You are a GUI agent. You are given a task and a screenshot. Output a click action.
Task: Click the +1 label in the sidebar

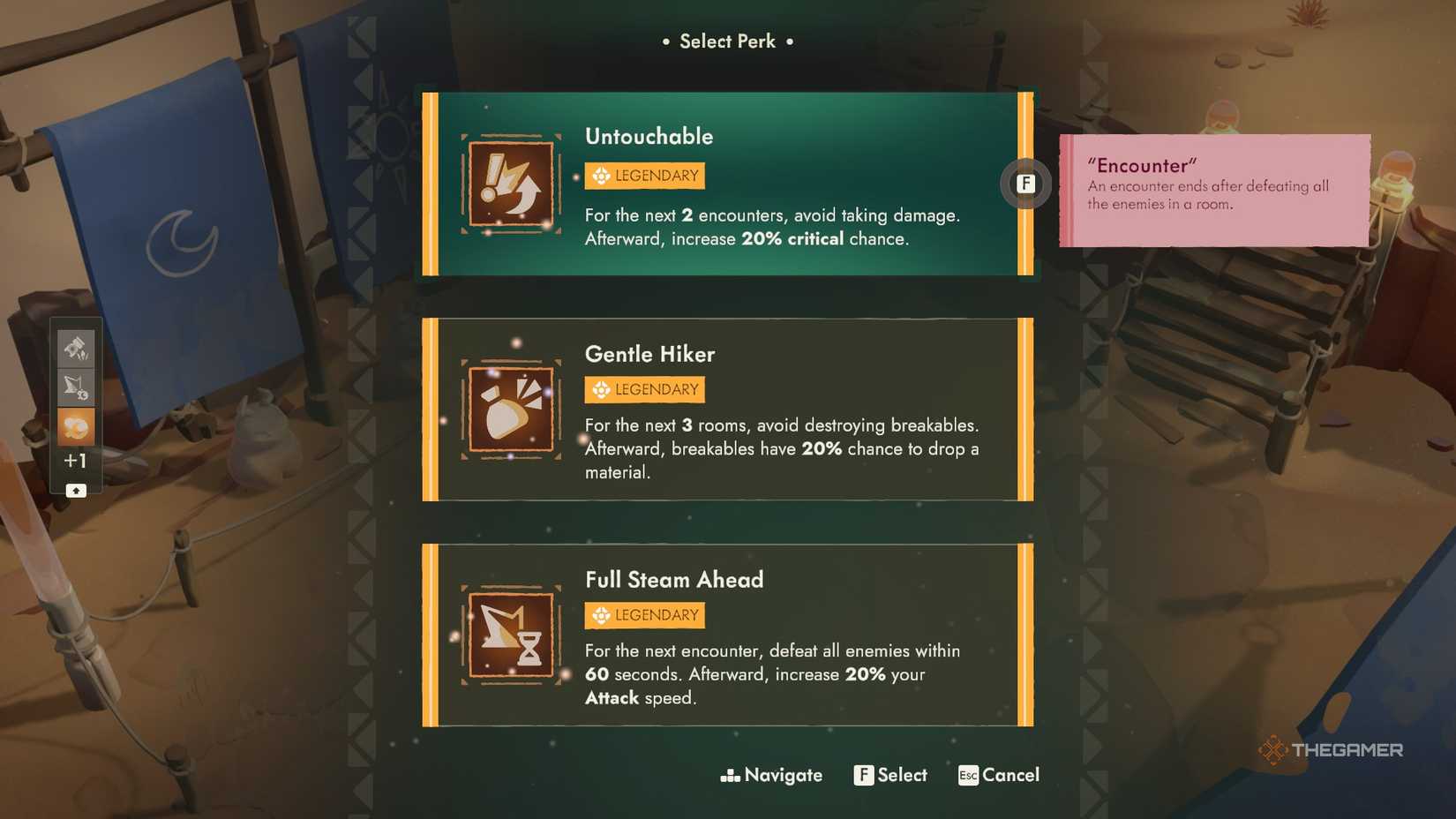[76, 460]
